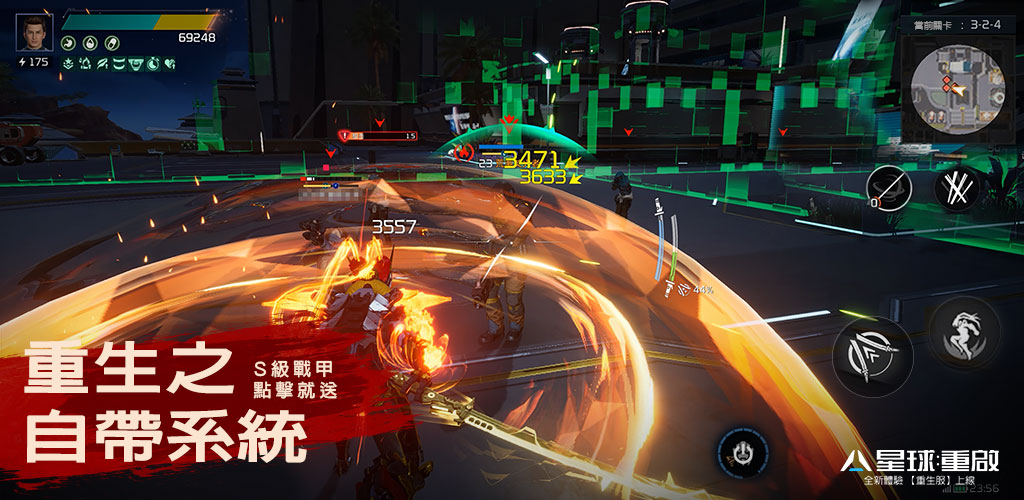
Task: Click the current stage 3-2-4 label
Action: (951, 23)
